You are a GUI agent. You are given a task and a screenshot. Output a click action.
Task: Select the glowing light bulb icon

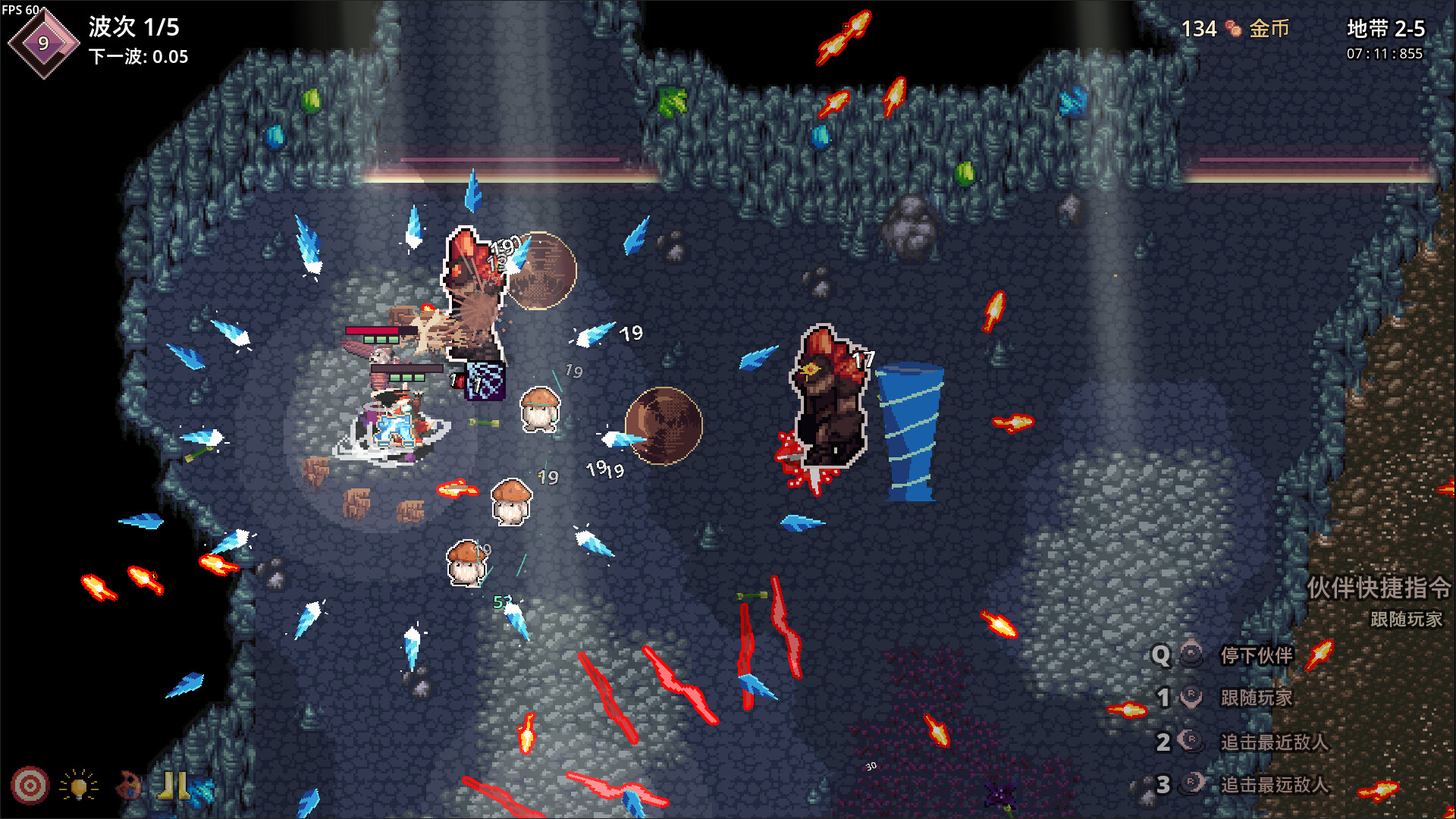coord(79,786)
